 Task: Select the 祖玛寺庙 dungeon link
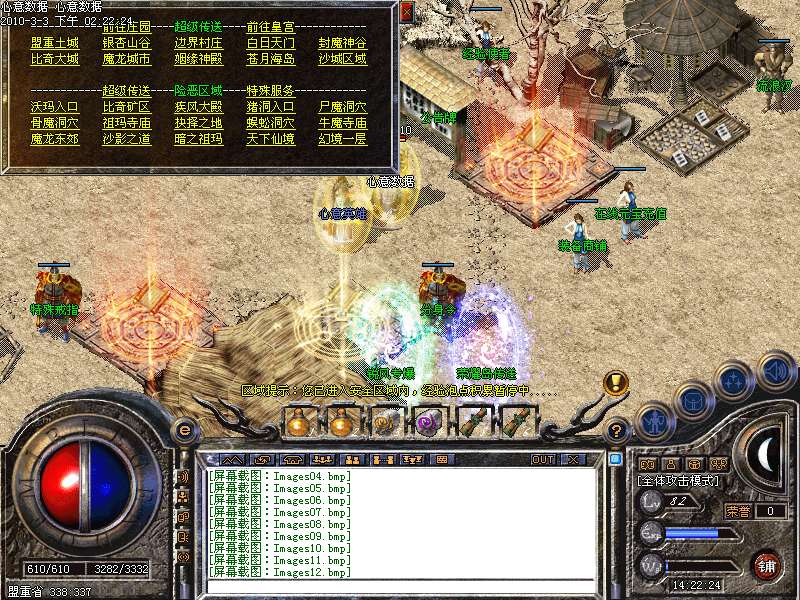pyautogui.click(x=126, y=122)
